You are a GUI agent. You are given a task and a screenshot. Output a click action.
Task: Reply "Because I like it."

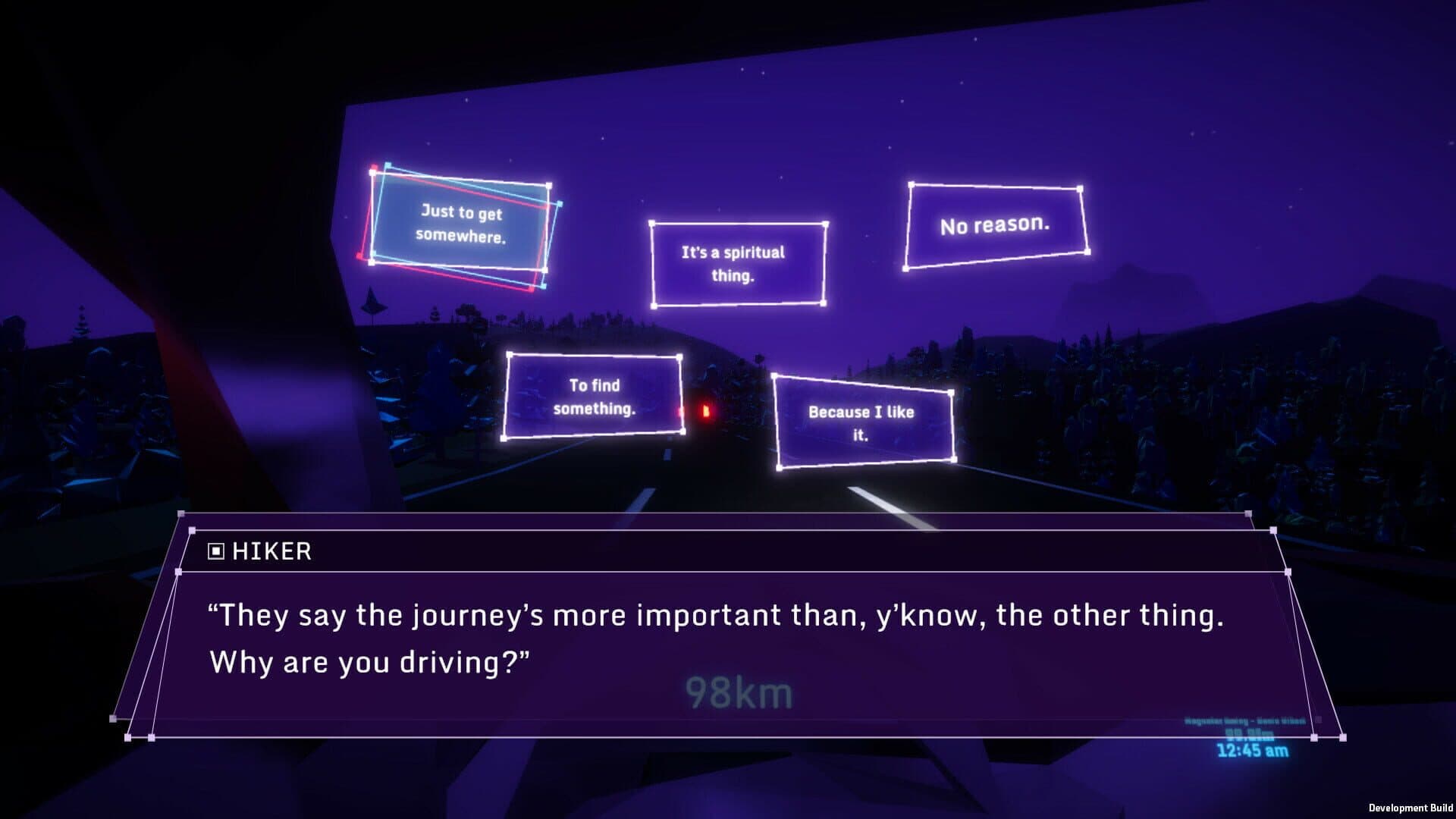tap(862, 422)
